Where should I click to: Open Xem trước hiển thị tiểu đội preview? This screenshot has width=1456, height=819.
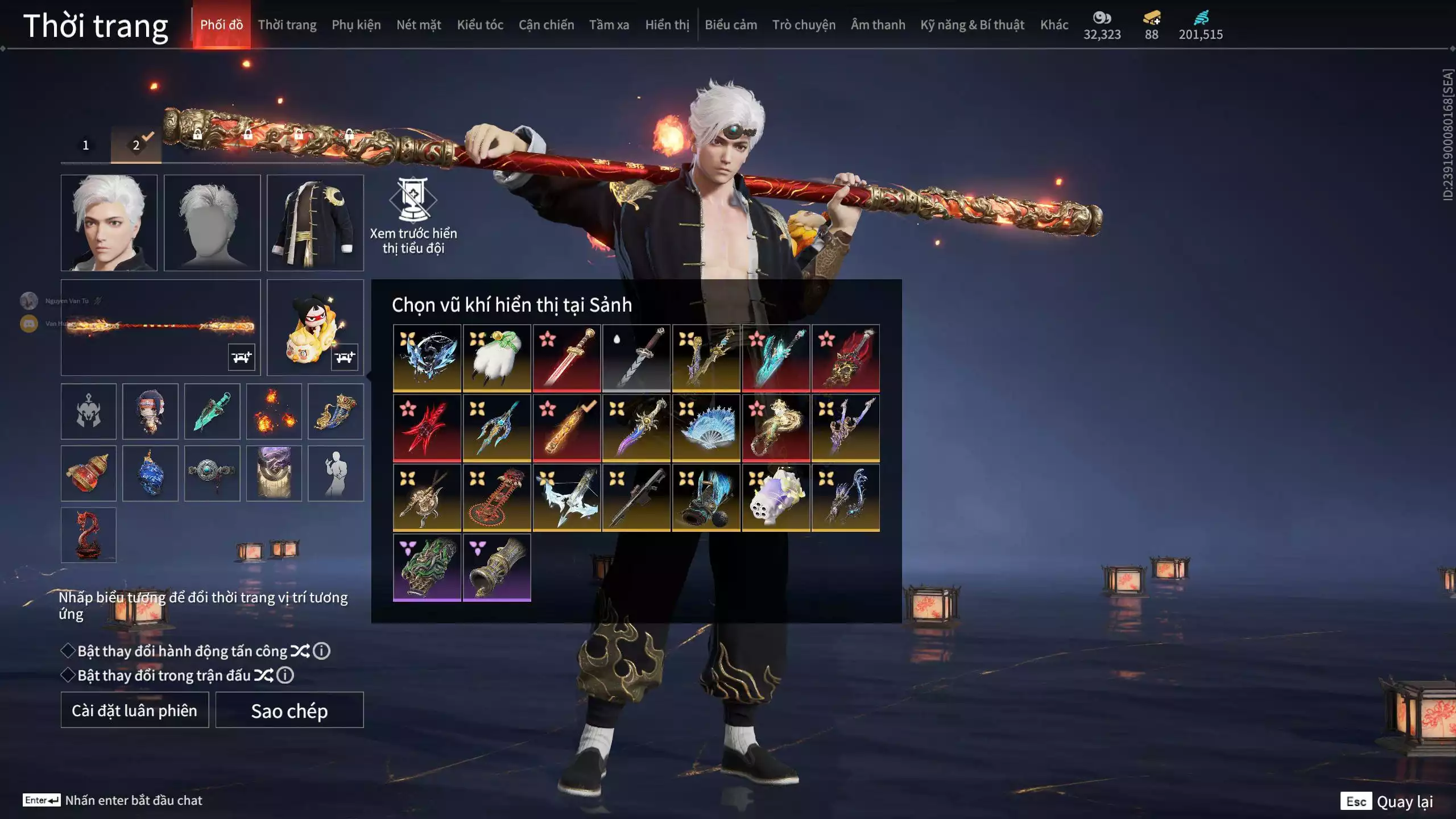[413, 216]
